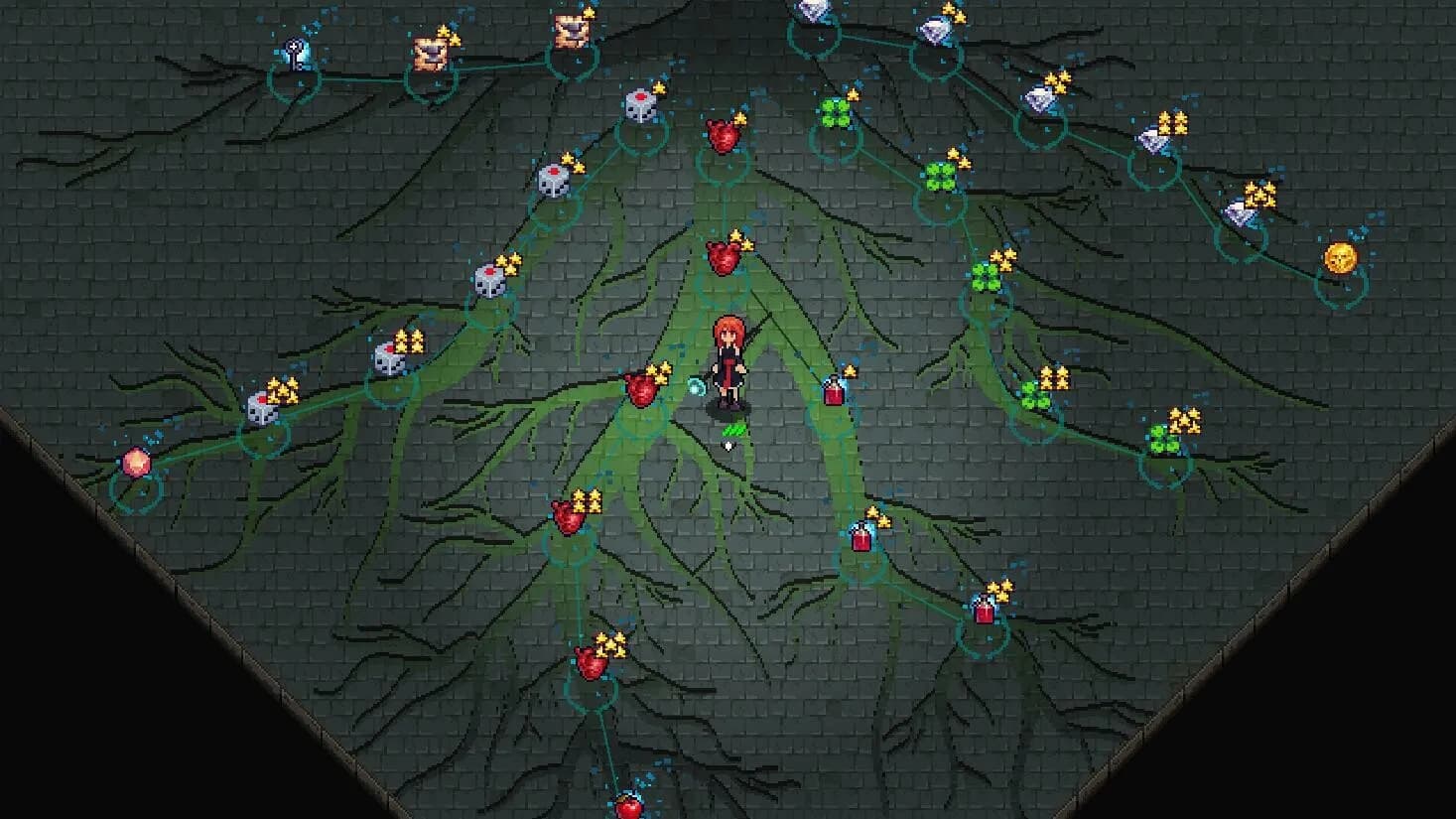Click the white flower below the character
The image size is (1456, 819).
coord(728,445)
